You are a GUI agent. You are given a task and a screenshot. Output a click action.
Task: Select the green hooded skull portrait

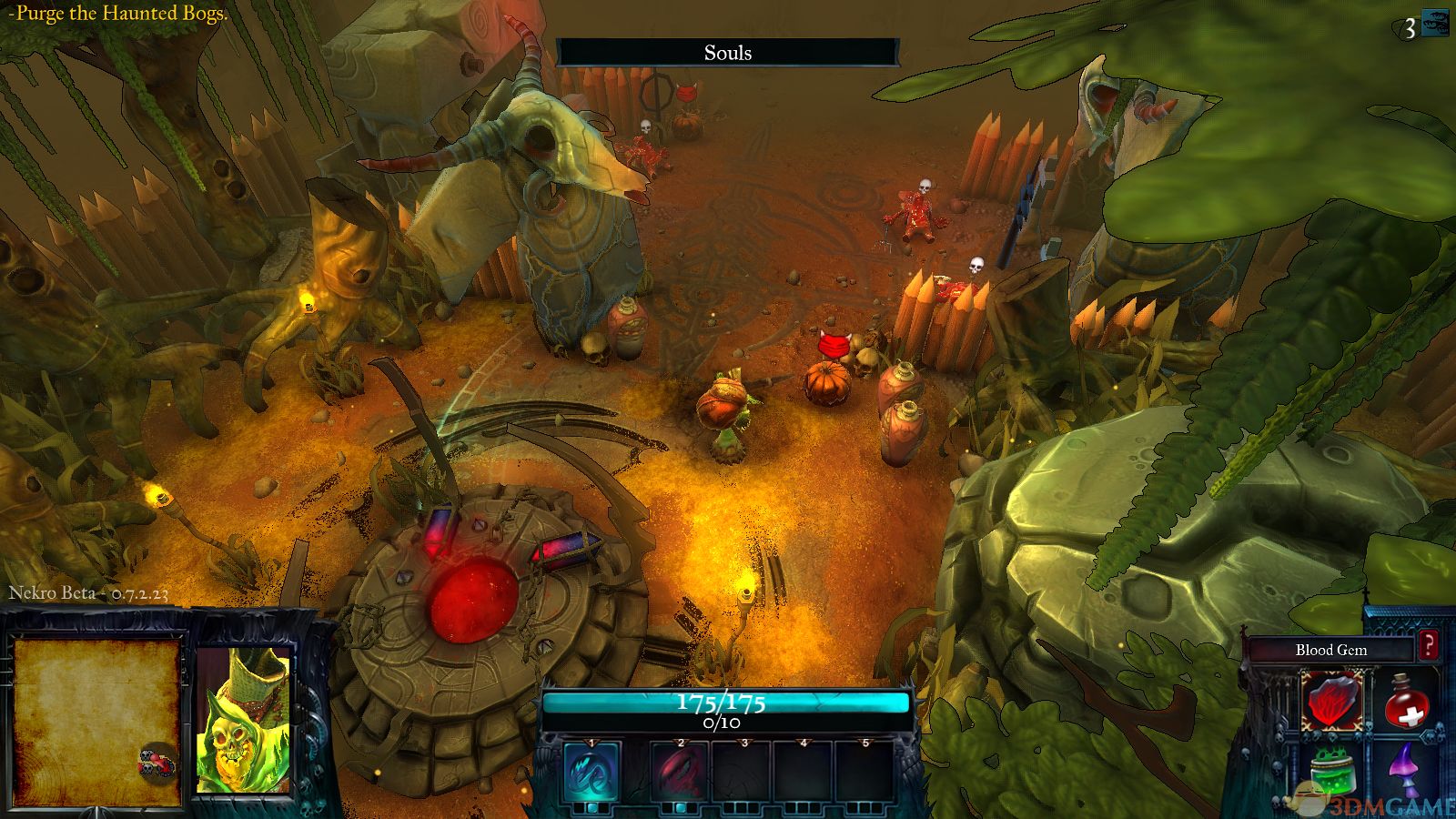(x=243, y=721)
